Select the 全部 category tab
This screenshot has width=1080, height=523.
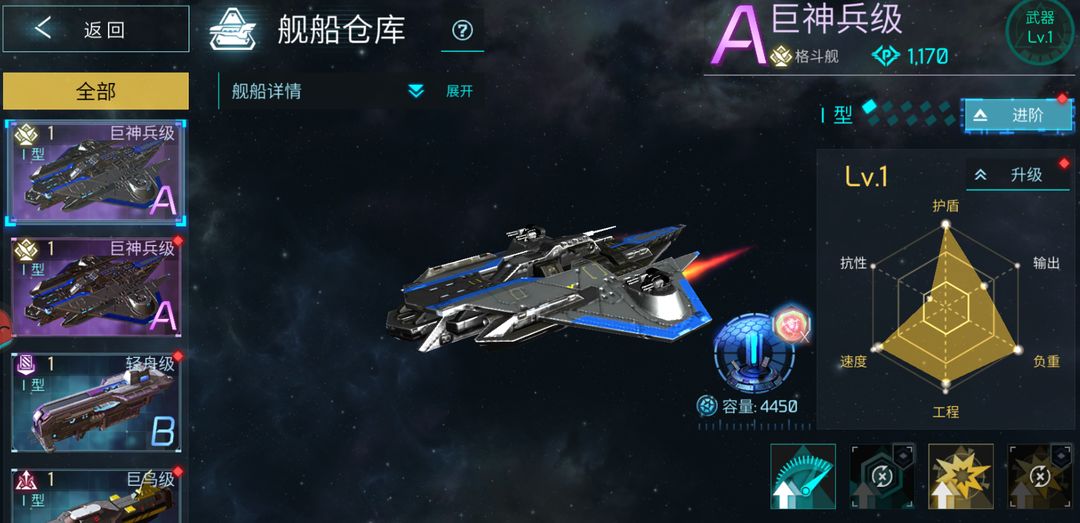[96, 91]
